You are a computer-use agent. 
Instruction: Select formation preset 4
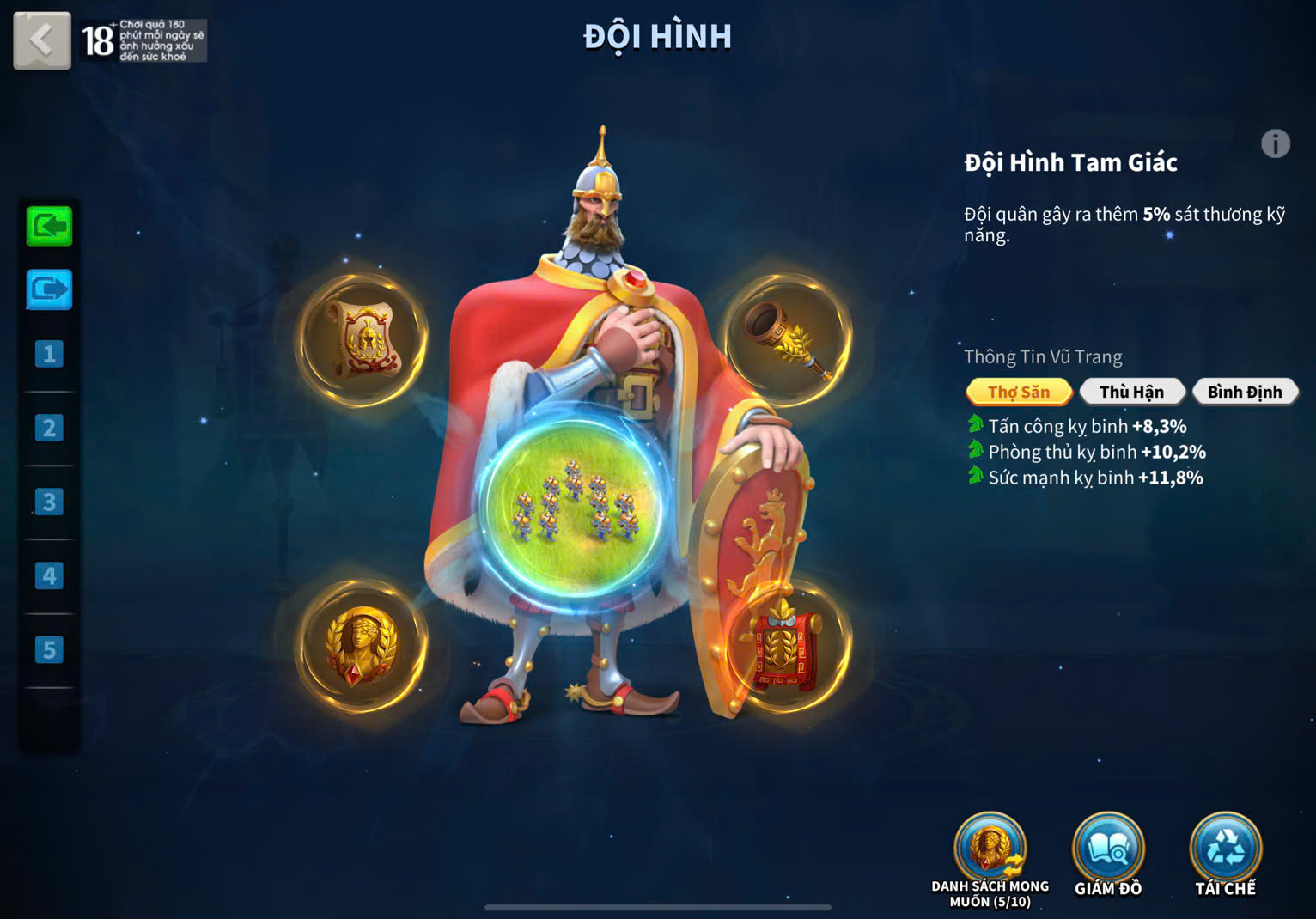click(x=49, y=575)
